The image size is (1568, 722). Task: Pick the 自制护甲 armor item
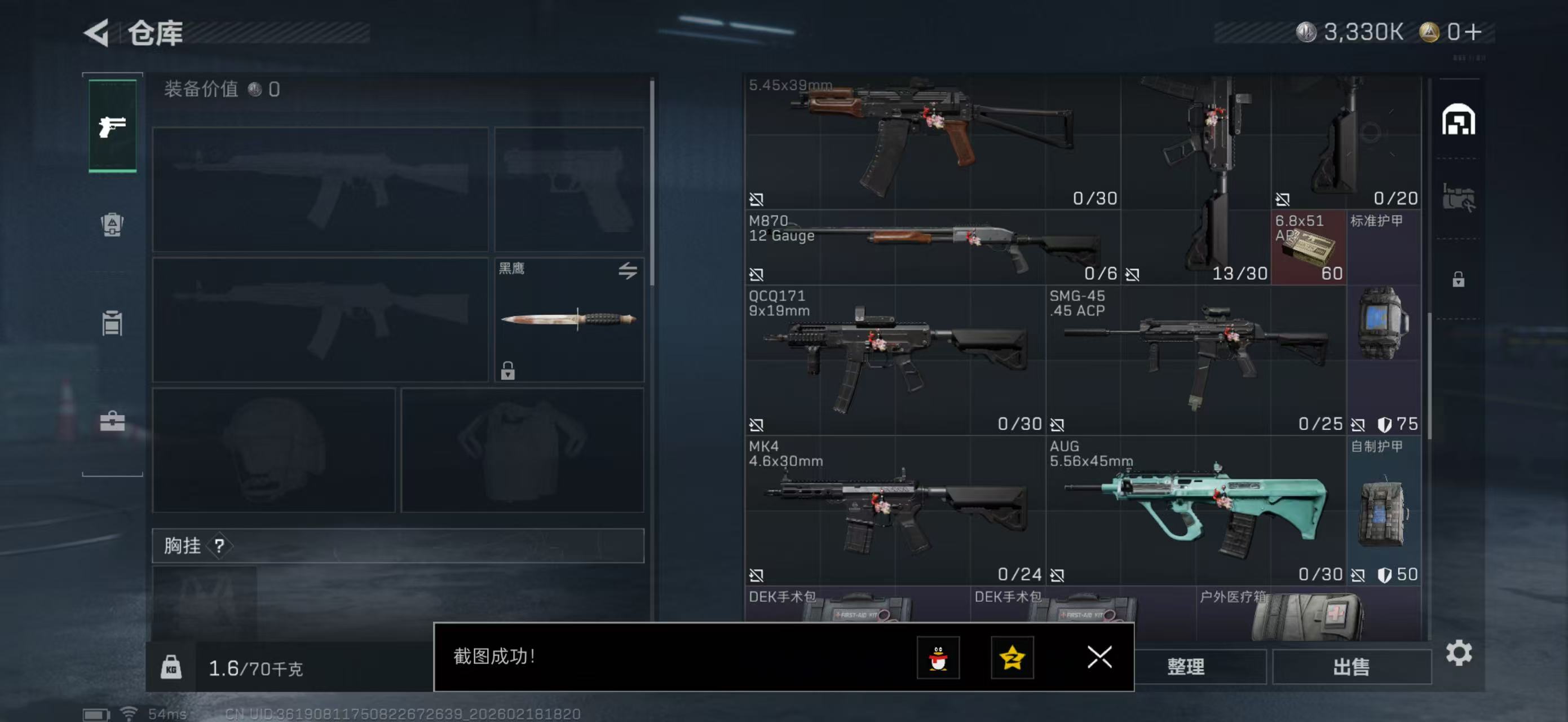tap(1384, 510)
